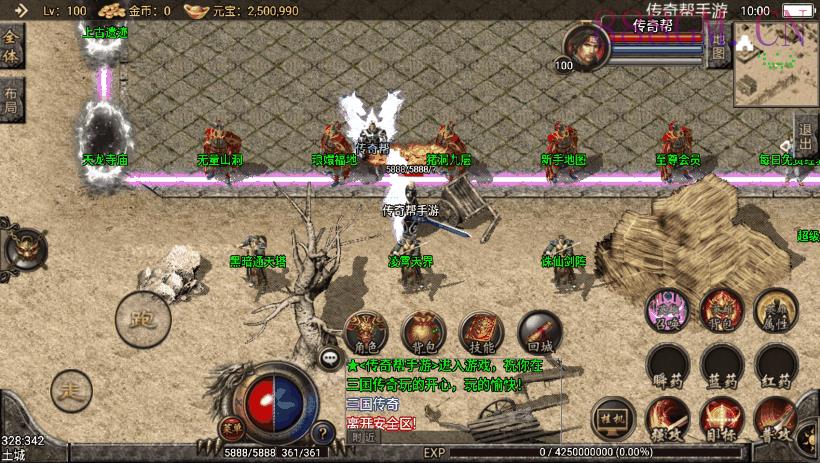820x463 pixels.
Task: Show the 英雄属性 hero attributes
Action: click(x=774, y=308)
